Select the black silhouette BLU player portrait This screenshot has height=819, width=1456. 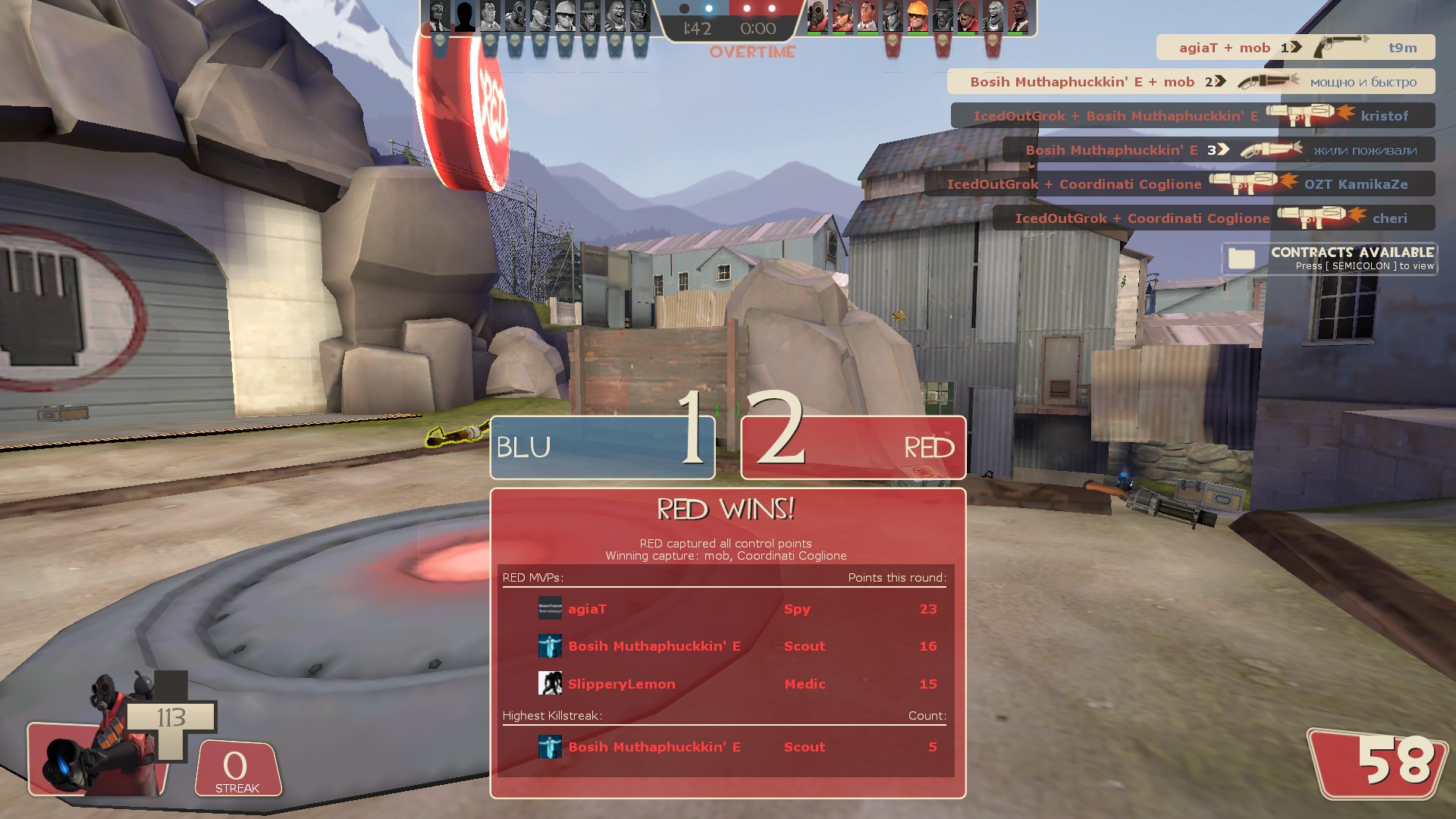[x=464, y=17]
